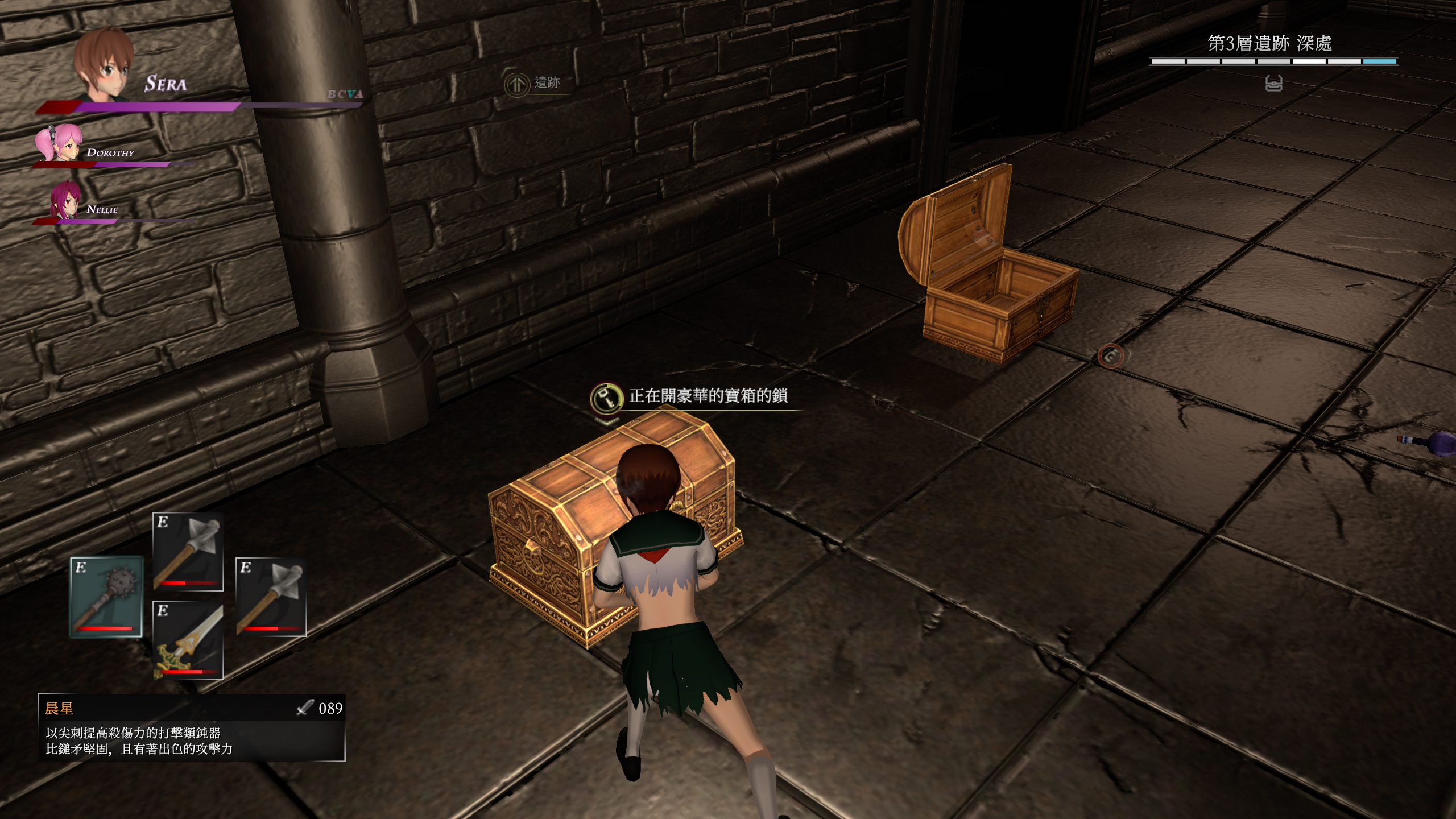Click the treasure chest icon under floor progress
This screenshot has width=1456, height=819.
1273,84
